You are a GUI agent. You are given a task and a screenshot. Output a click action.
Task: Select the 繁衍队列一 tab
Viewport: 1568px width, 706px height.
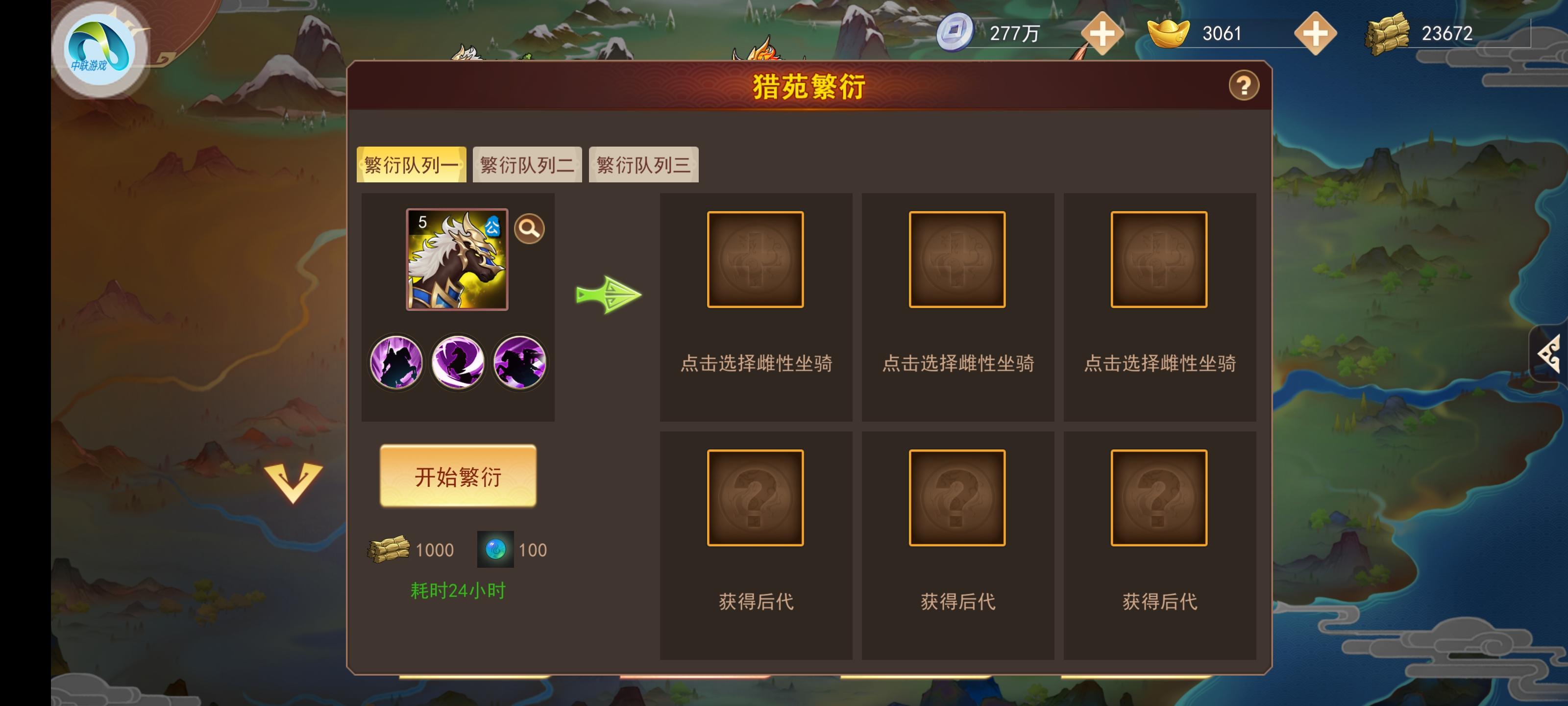[x=412, y=163]
